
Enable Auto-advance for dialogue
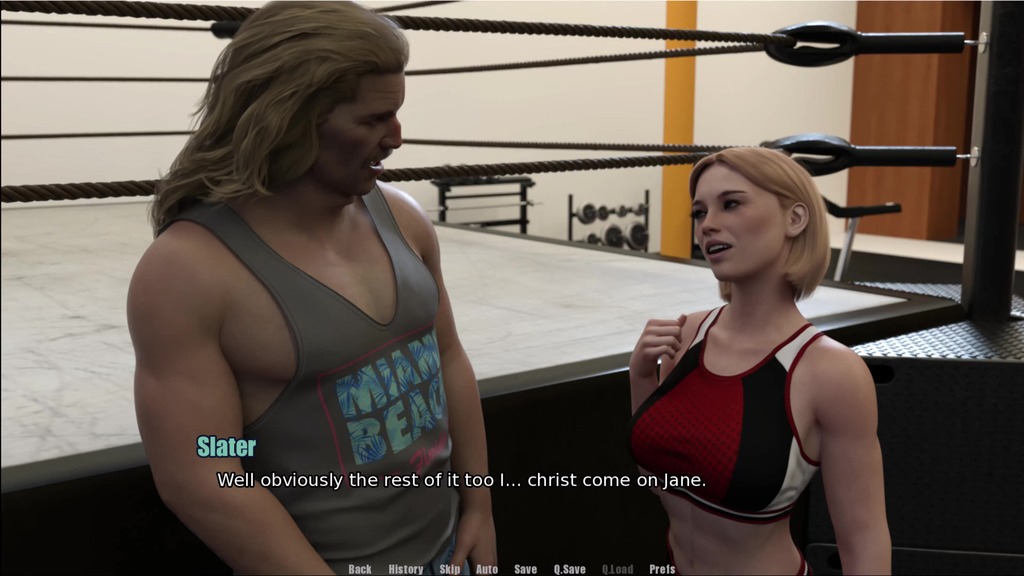tap(487, 569)
